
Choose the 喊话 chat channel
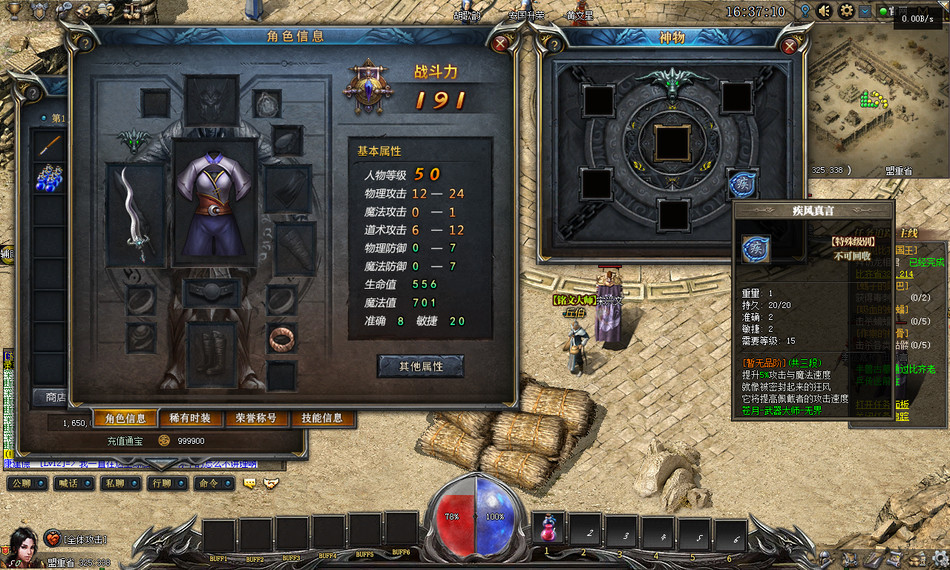(x=67, y=483)
